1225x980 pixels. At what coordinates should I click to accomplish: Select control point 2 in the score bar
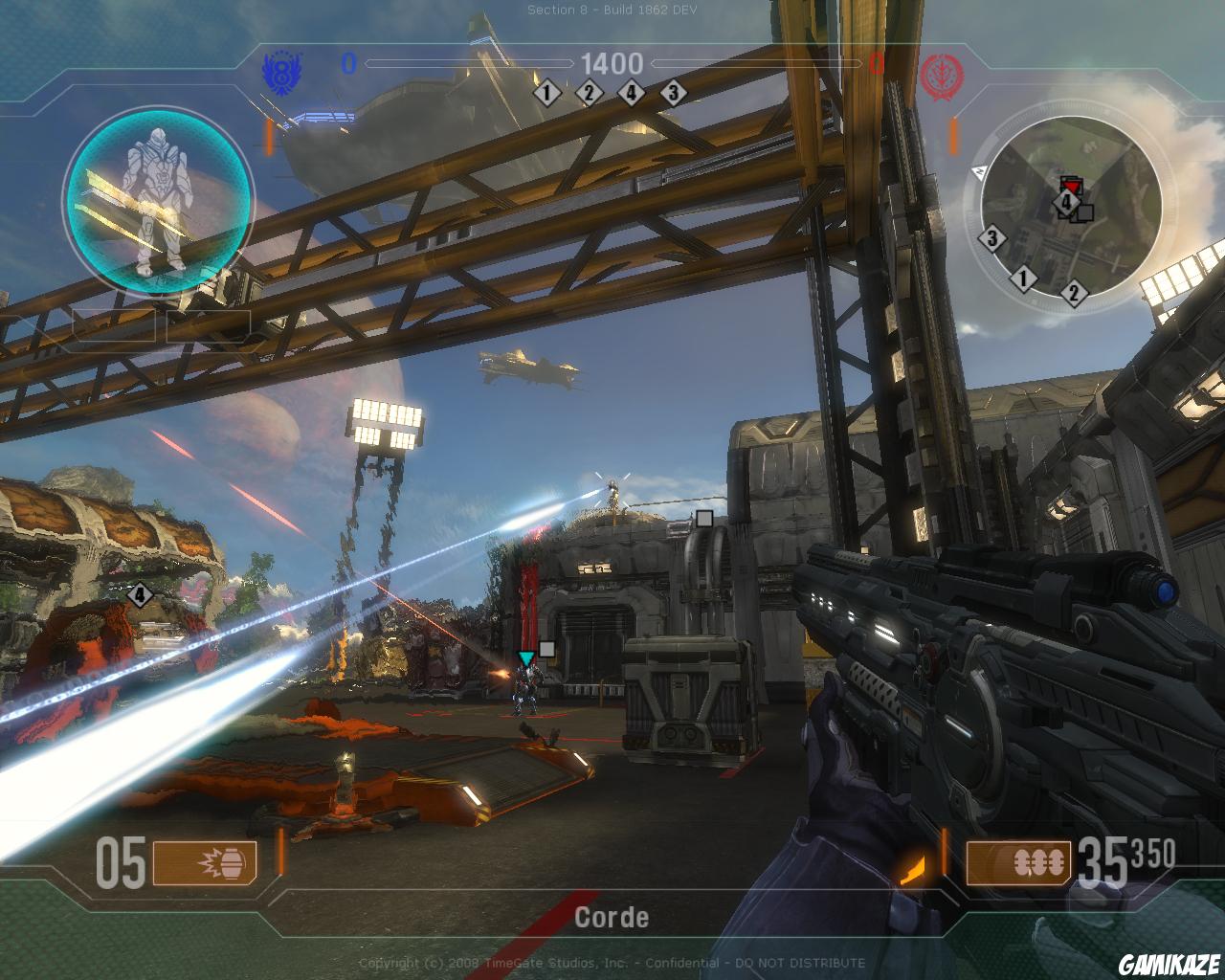tap(589, 93)
